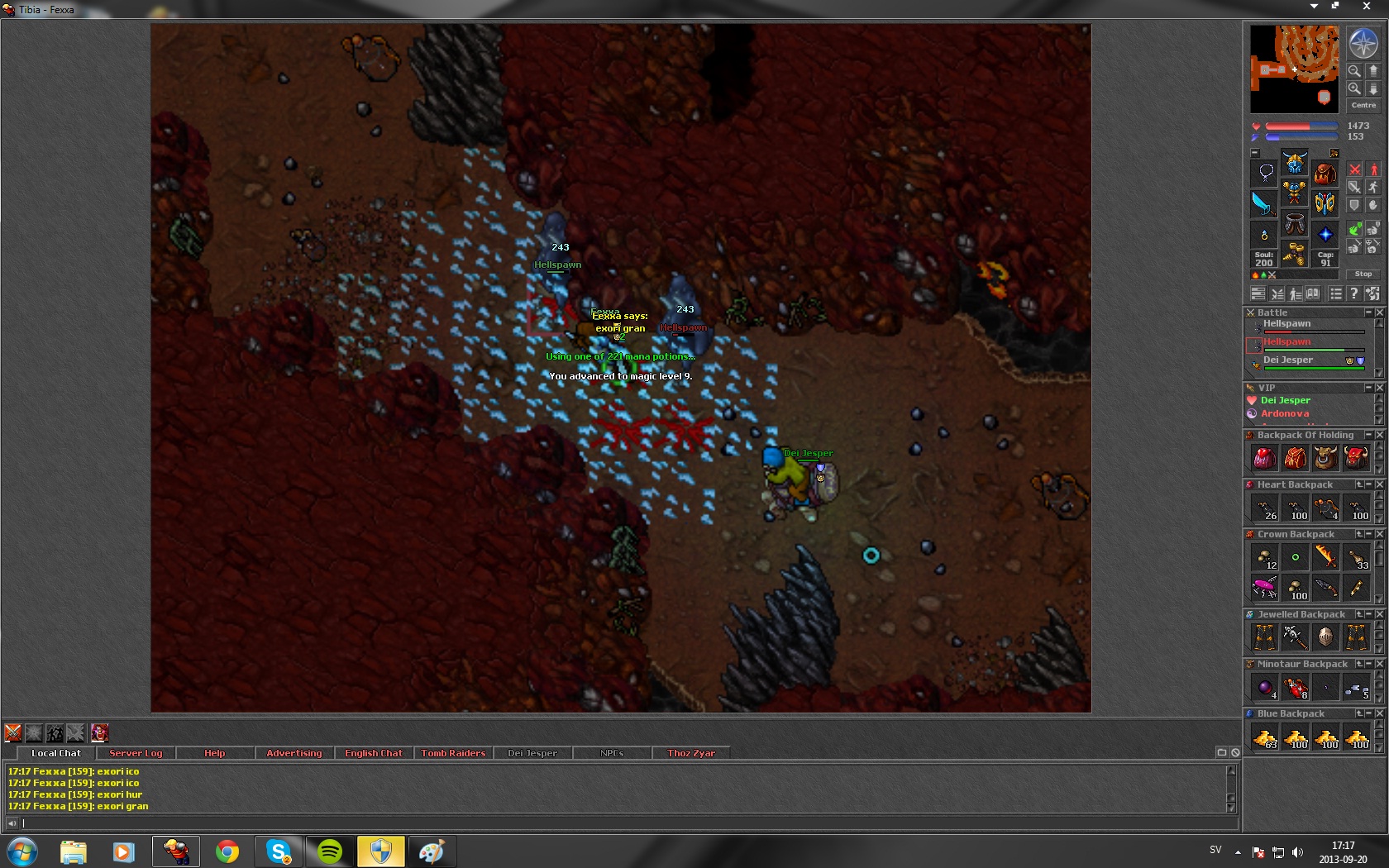
Task: Select the fire sword in Crown Backpack
Action: click(1325, 556)
